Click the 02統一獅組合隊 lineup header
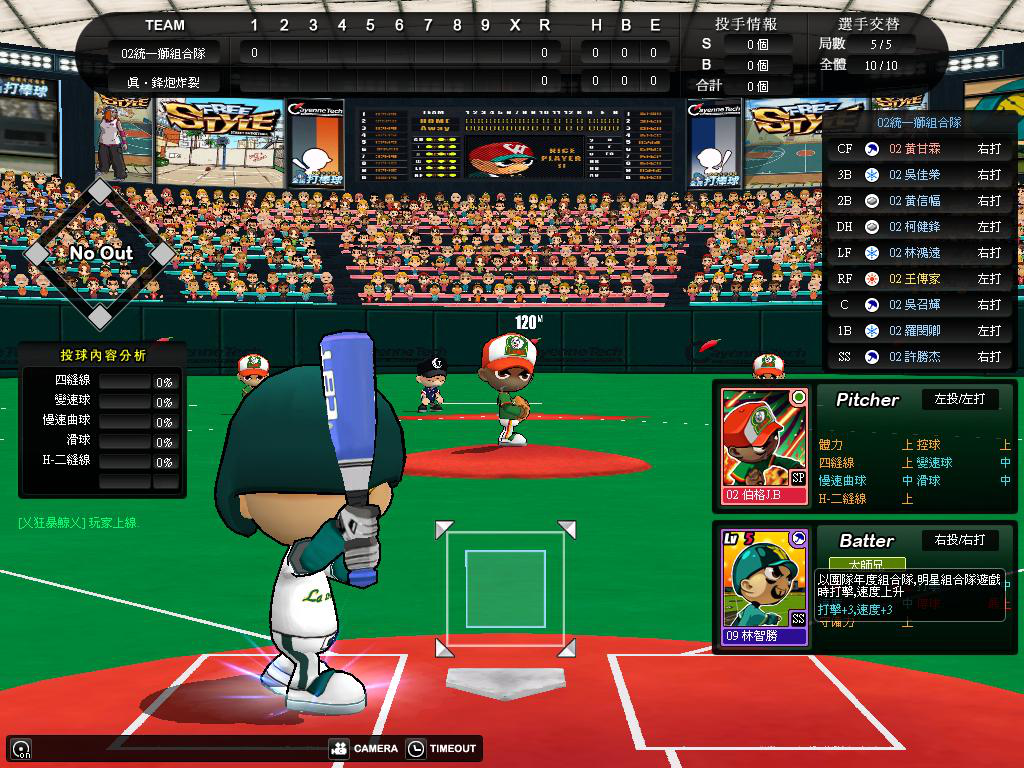The image size is (1024, 768). [x=918, y=122]
